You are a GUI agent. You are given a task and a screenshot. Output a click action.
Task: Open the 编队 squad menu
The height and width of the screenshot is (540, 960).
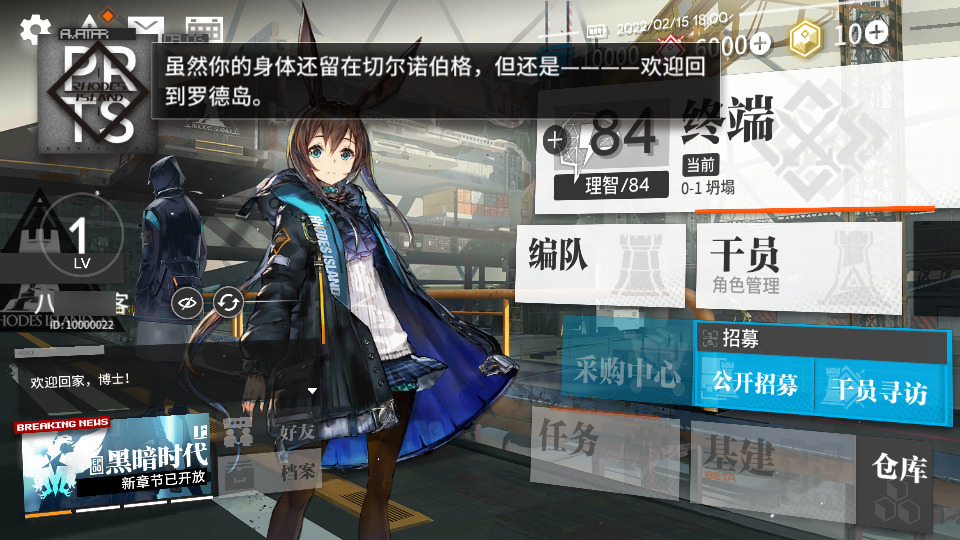600,258
